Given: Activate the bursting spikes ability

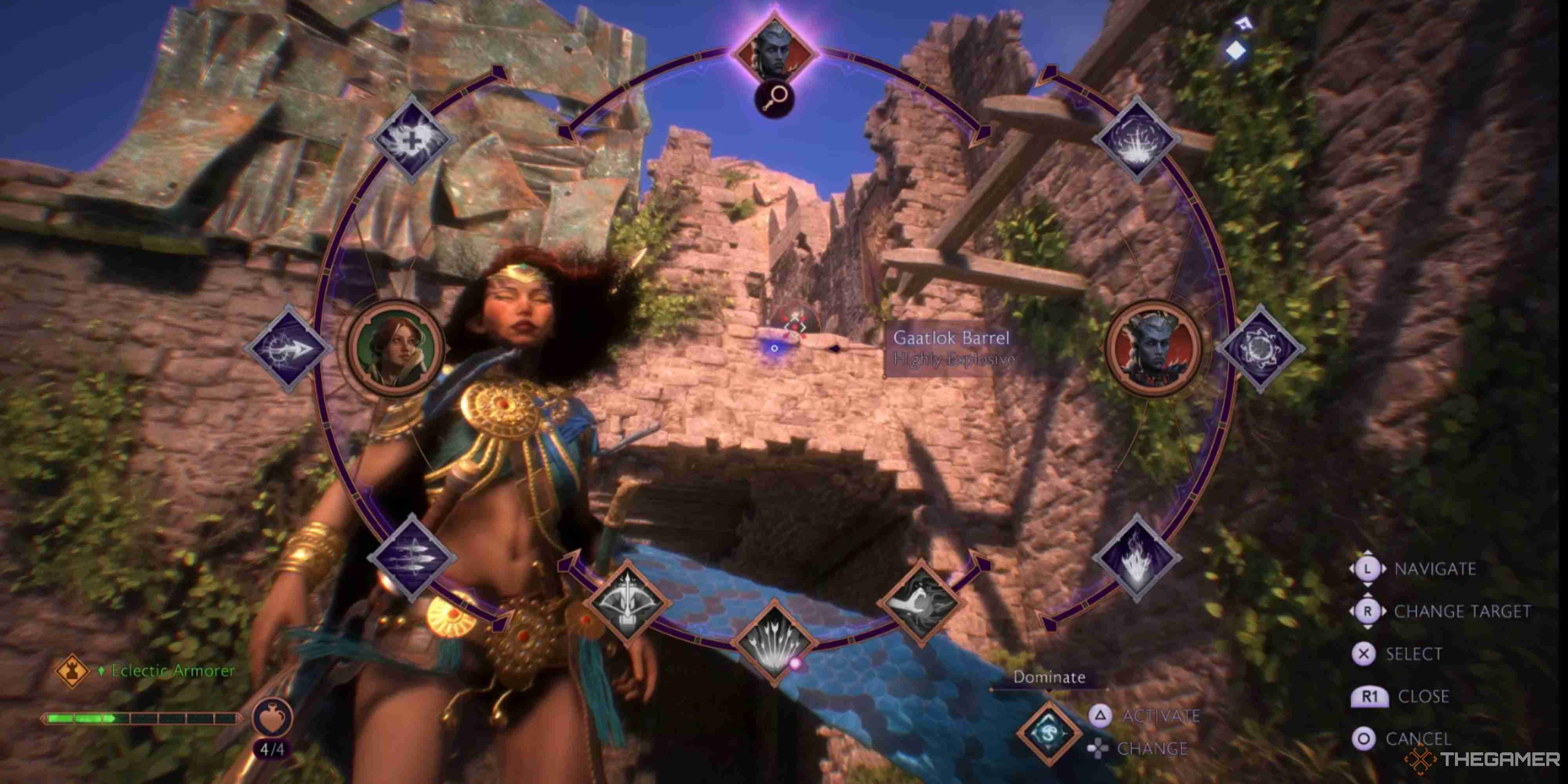Looking at the screenshot, I should [1136, 141].
